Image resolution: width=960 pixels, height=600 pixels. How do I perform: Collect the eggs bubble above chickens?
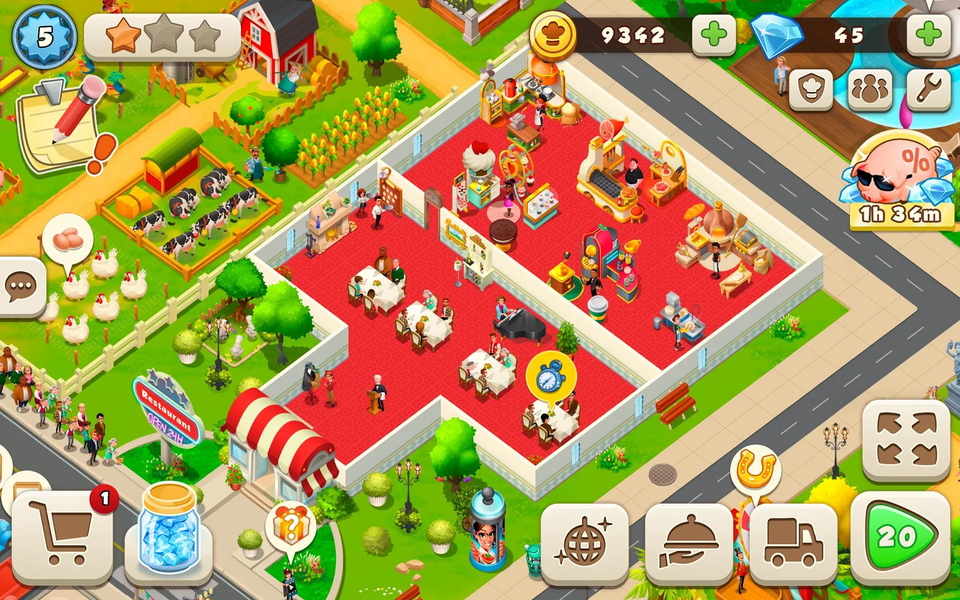pos(68,240)
